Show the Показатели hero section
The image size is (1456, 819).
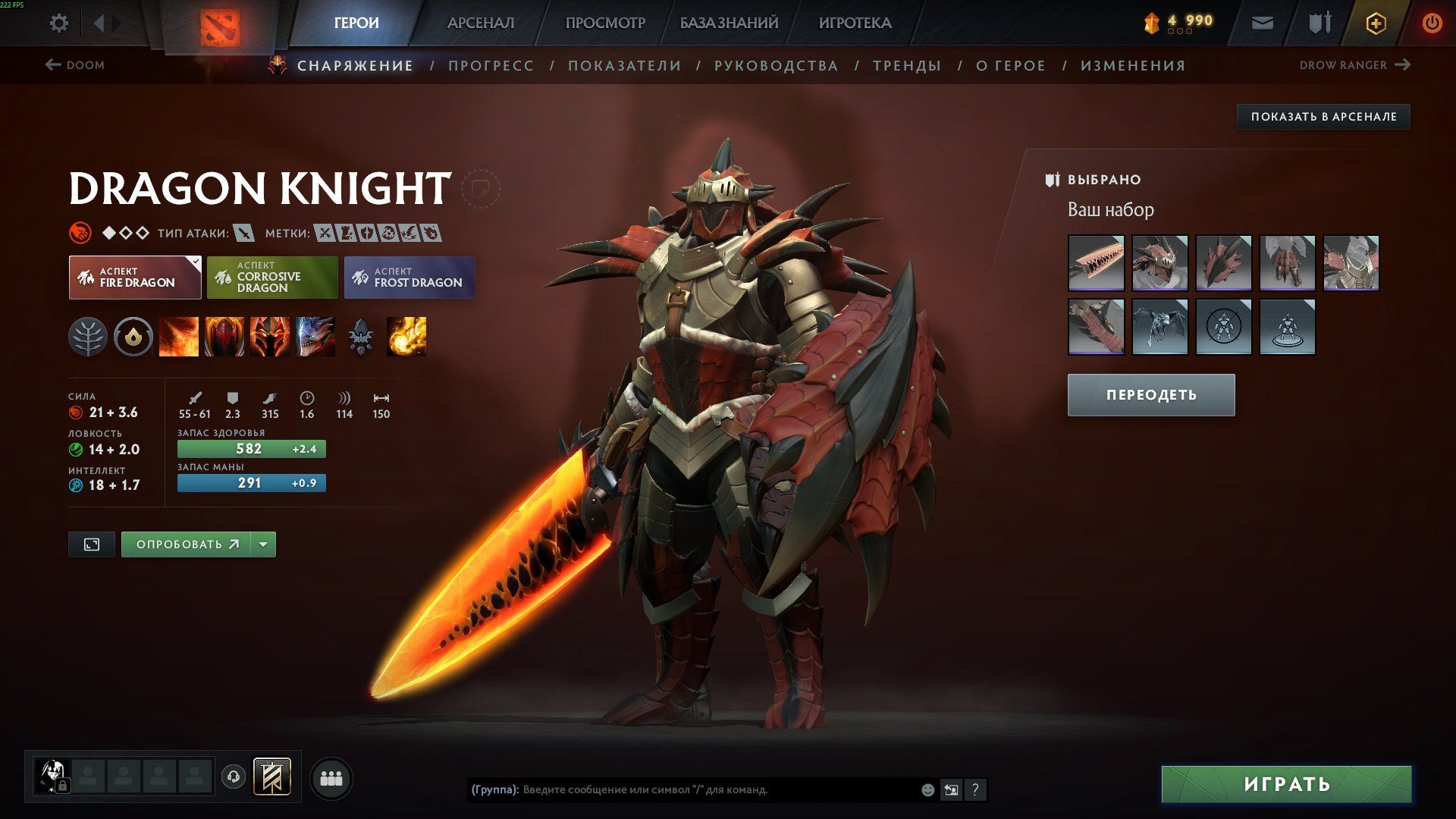[624, 66]
